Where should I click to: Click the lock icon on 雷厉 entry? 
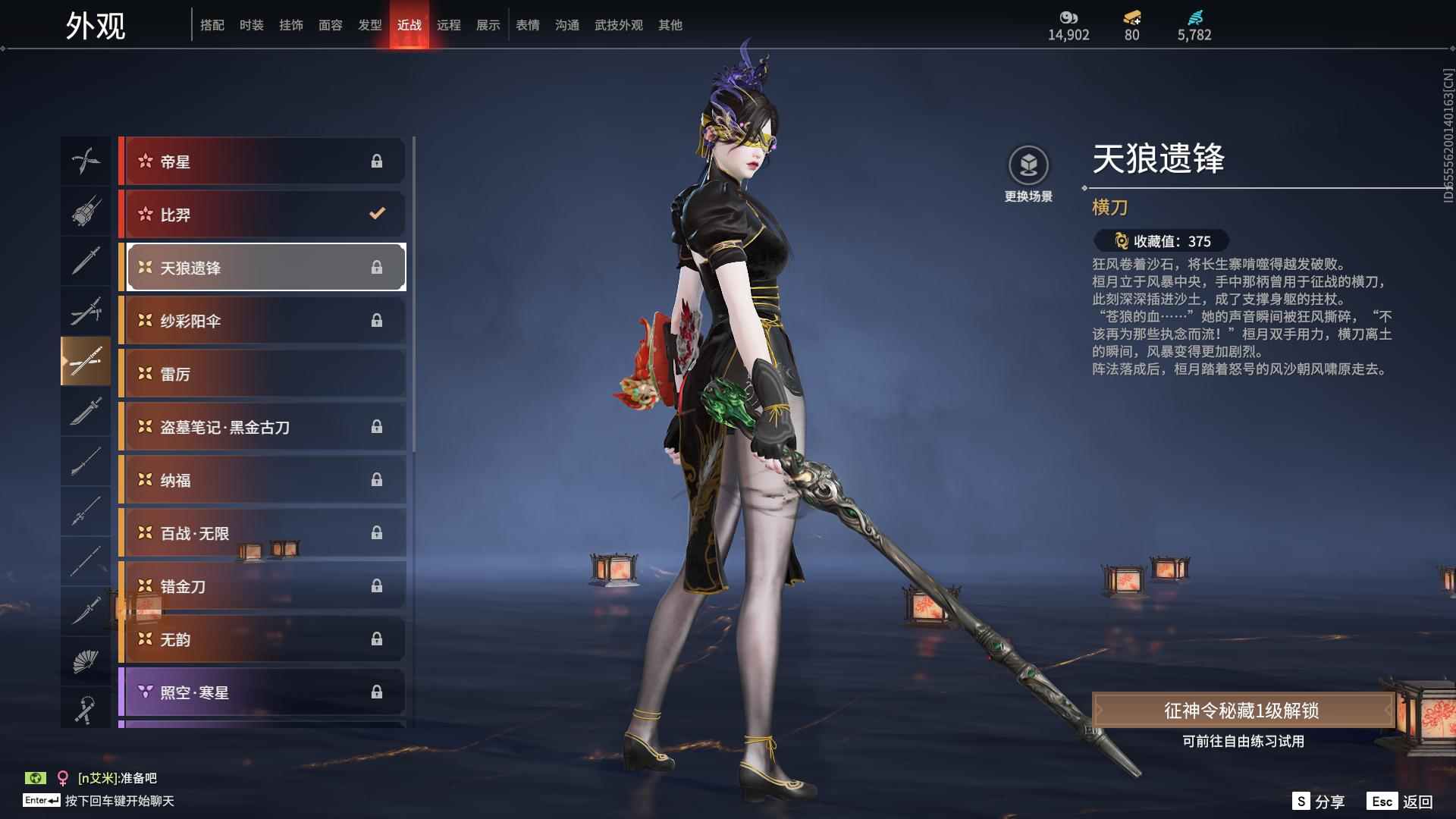coord(377,373)
